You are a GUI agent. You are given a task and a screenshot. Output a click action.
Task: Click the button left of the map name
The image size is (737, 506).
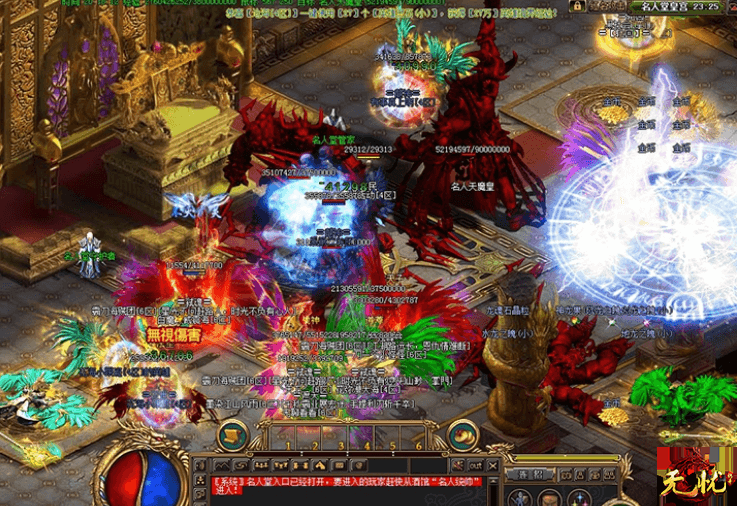603,6
